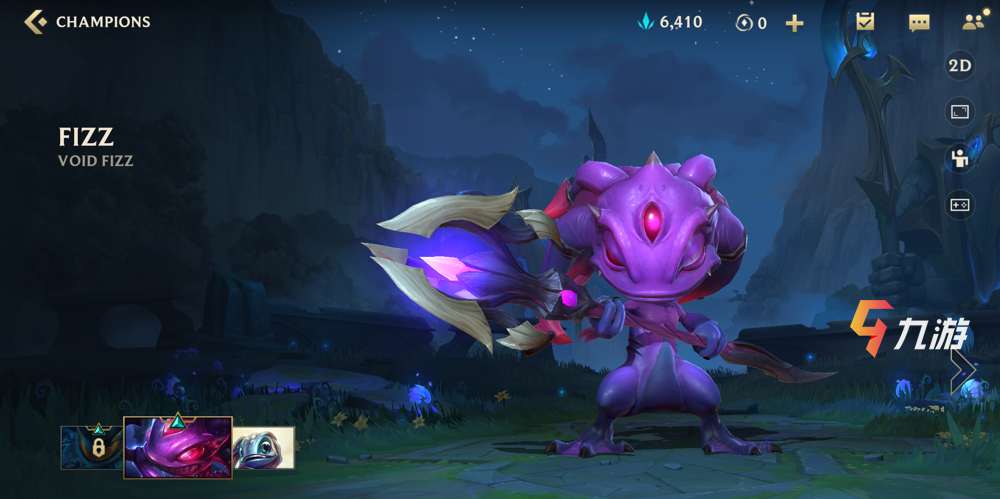
Task: Choose the blue fish-face skin thumbnail
Action: (x=264, y=448)
